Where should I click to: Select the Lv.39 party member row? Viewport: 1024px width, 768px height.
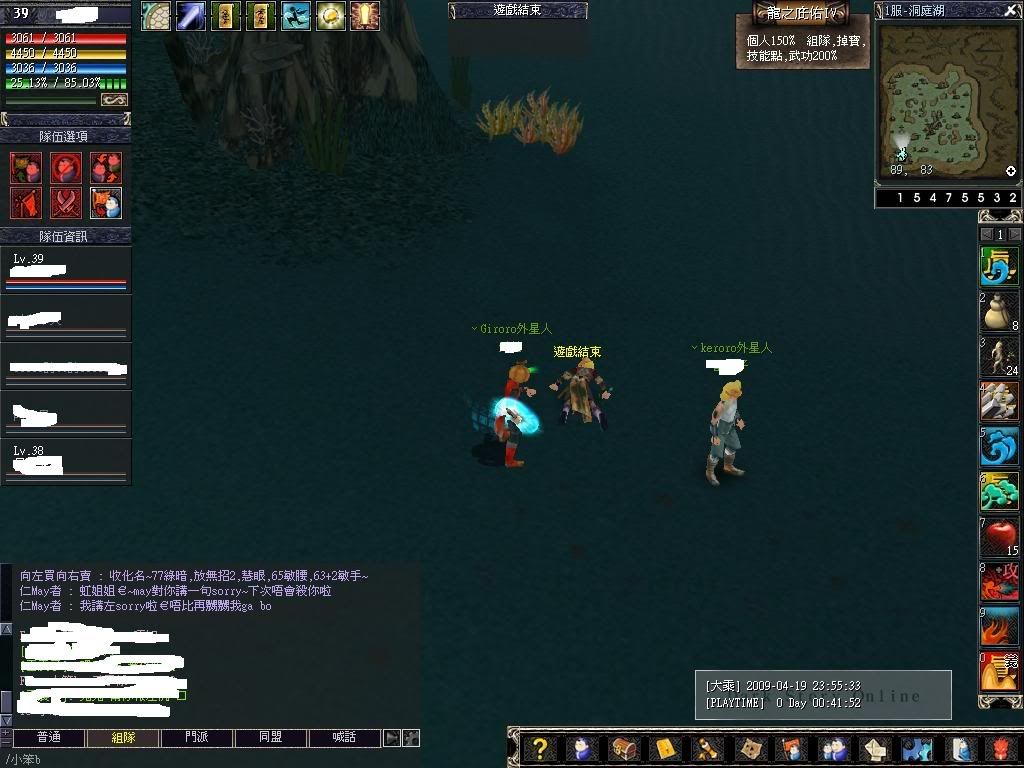click(x=66, y=270)
